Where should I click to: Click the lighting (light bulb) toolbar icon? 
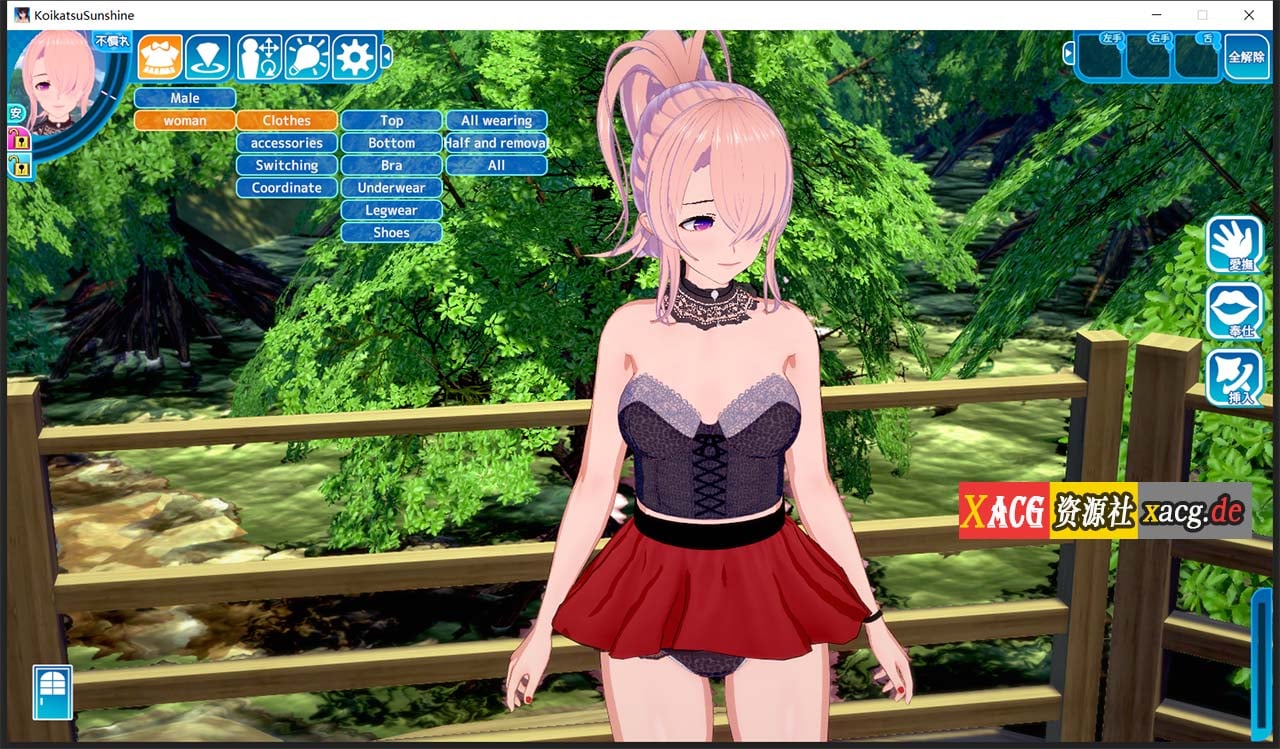[307, 57]
